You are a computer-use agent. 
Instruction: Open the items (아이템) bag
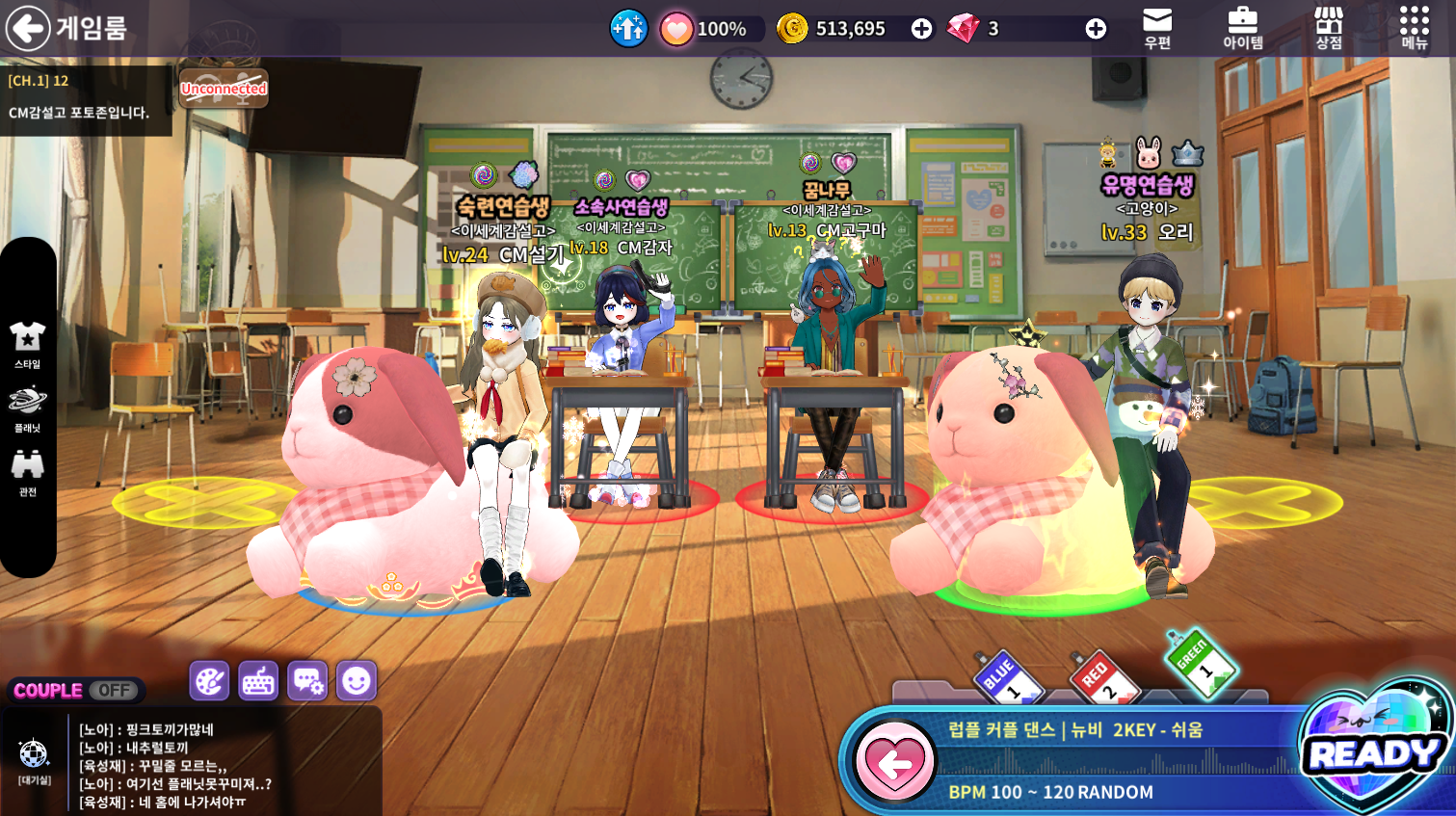pos(1242,28)
